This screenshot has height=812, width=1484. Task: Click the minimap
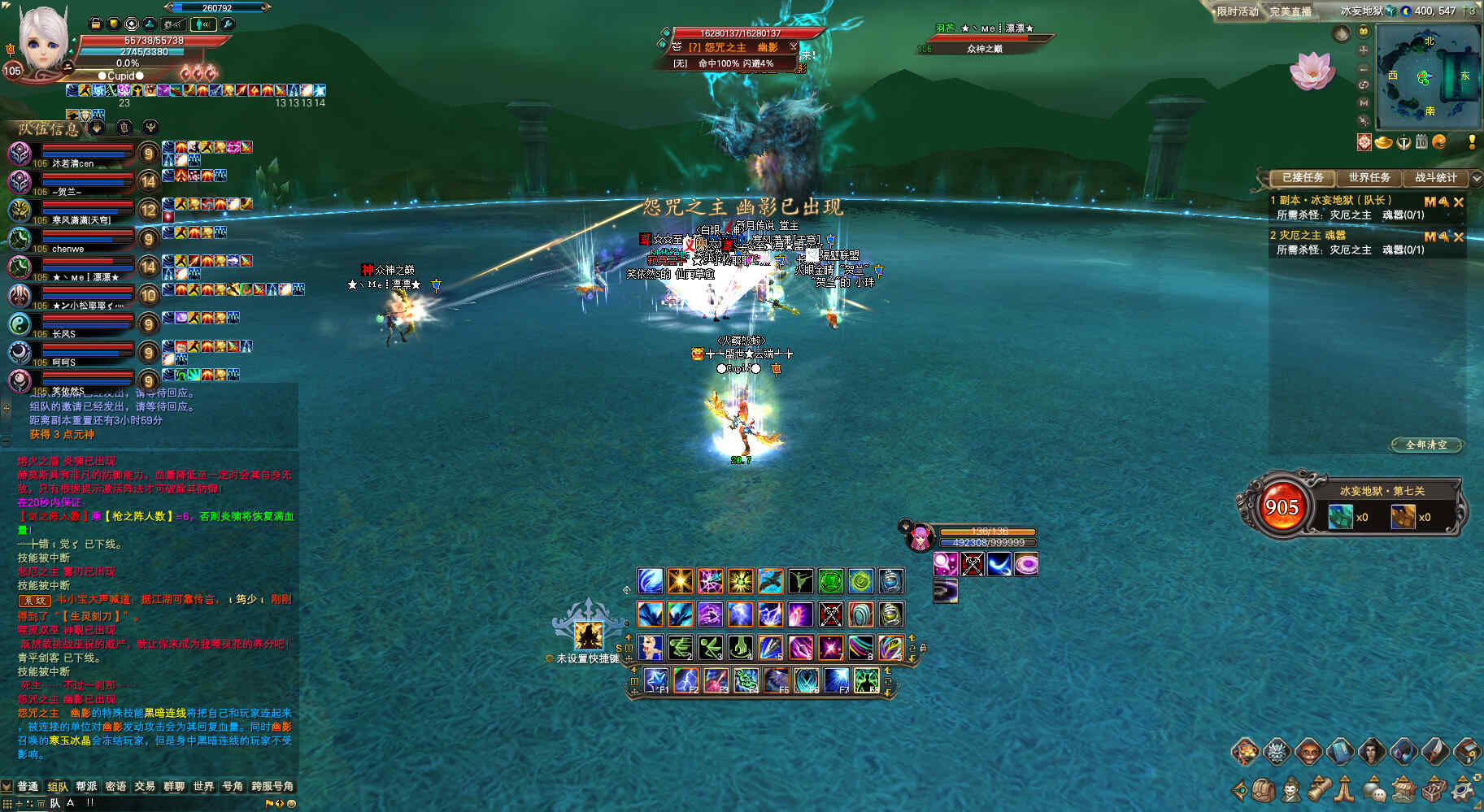pos(1428,76)
